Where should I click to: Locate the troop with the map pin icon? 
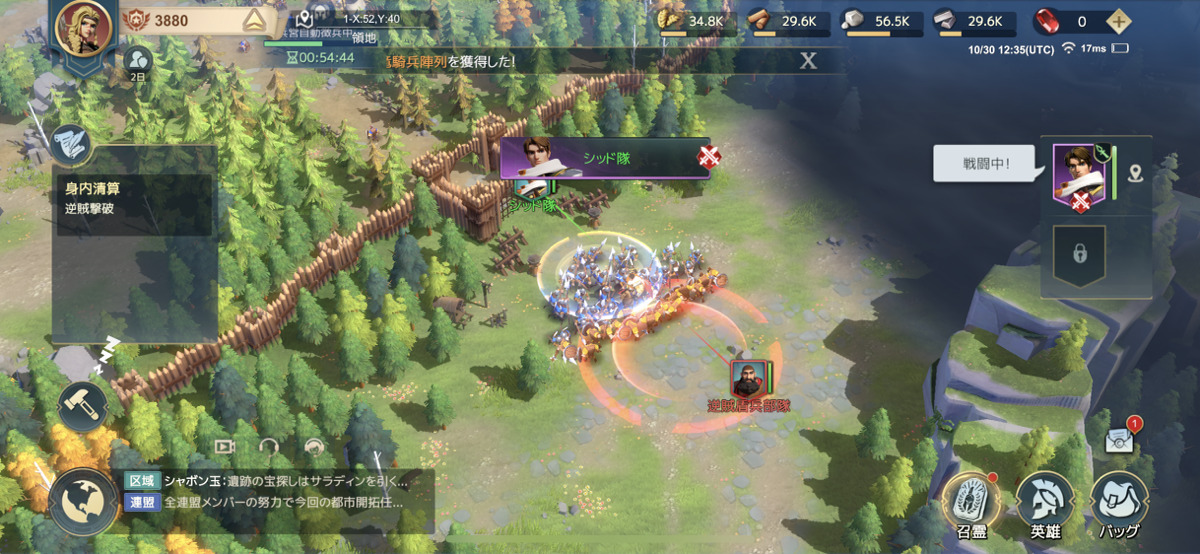click(x=1135, y=174)
